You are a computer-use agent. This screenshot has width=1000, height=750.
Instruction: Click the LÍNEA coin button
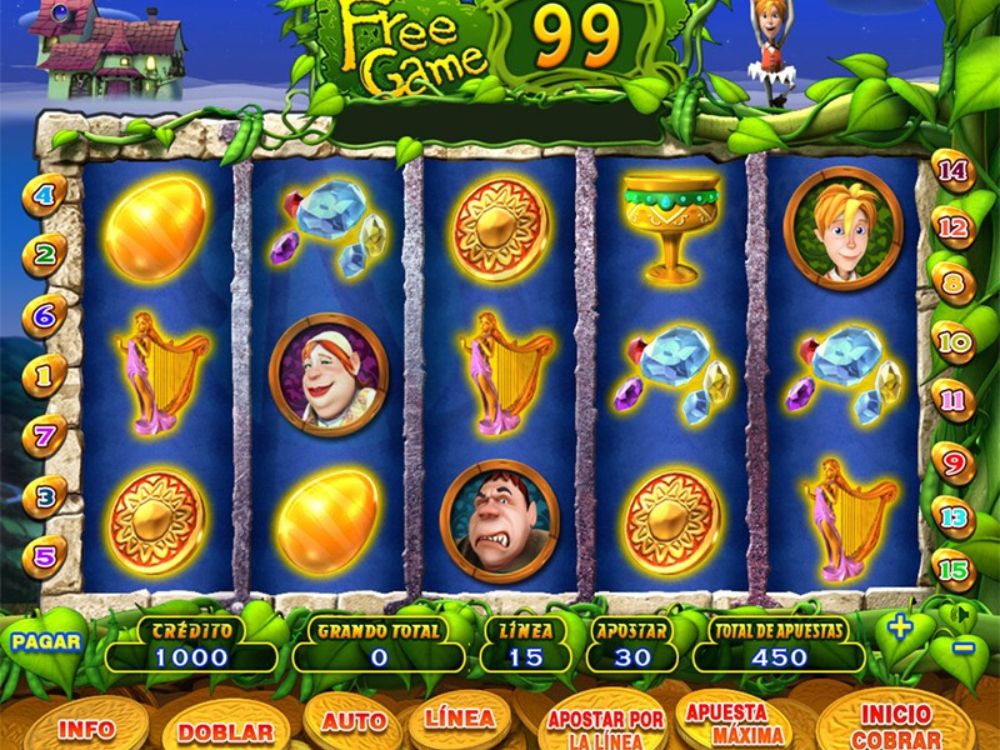(459, 720)
